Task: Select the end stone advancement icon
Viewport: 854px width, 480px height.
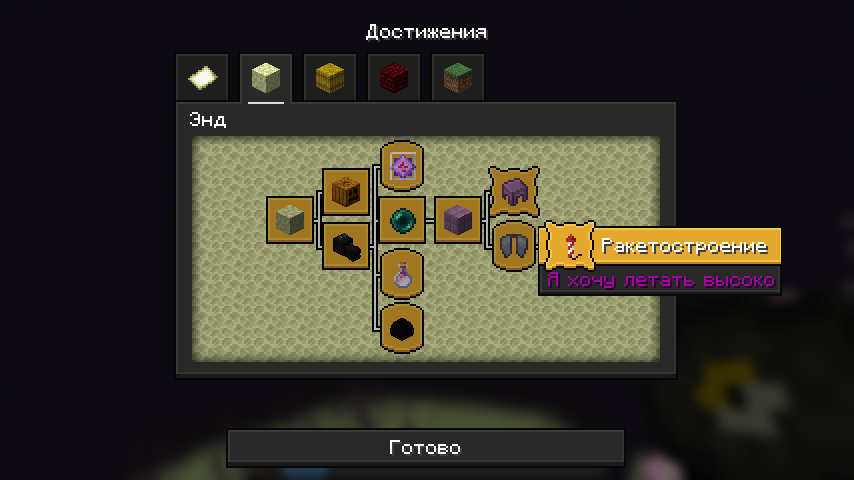Action: 290,219
